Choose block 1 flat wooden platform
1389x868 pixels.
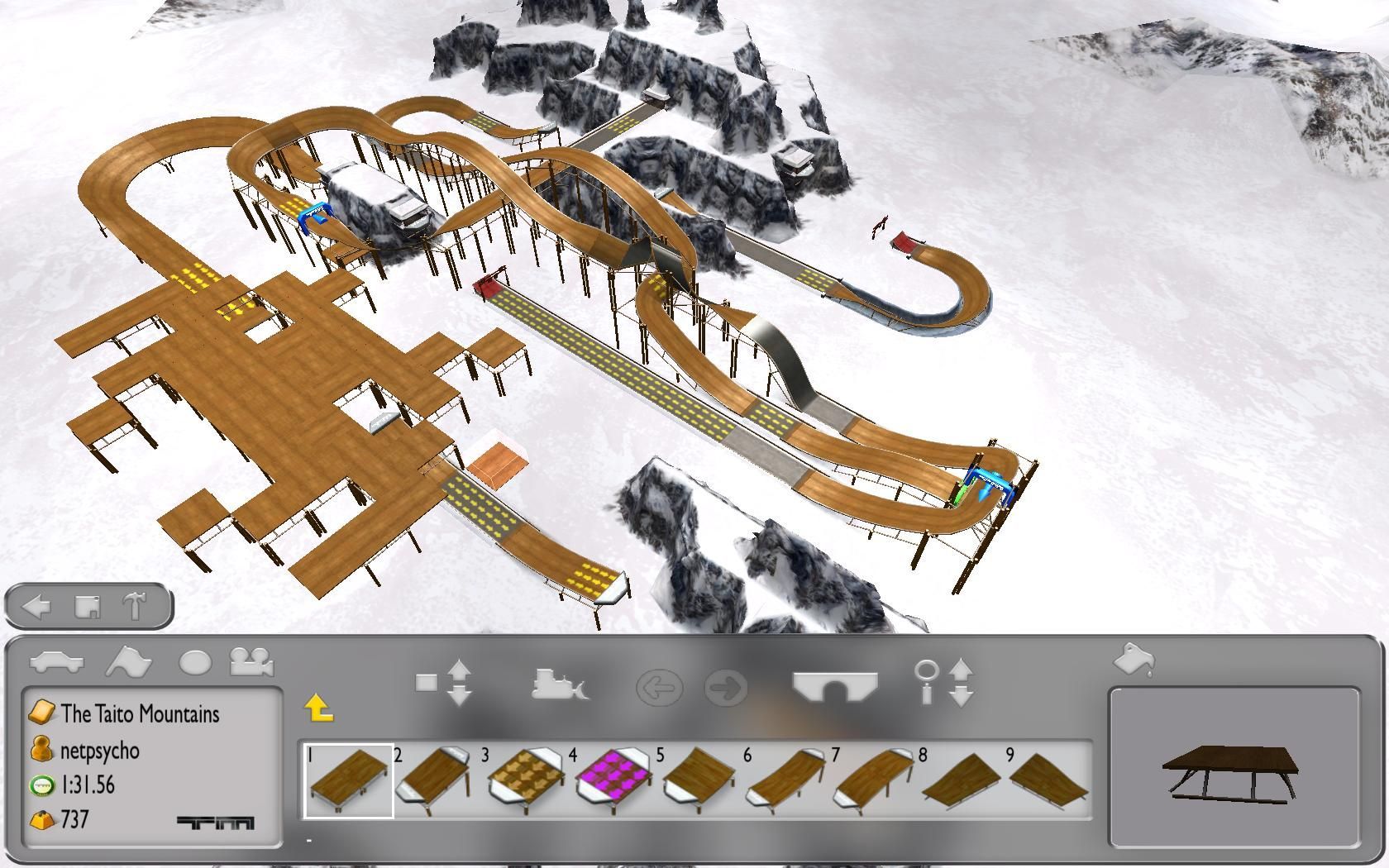click(349, 781)
